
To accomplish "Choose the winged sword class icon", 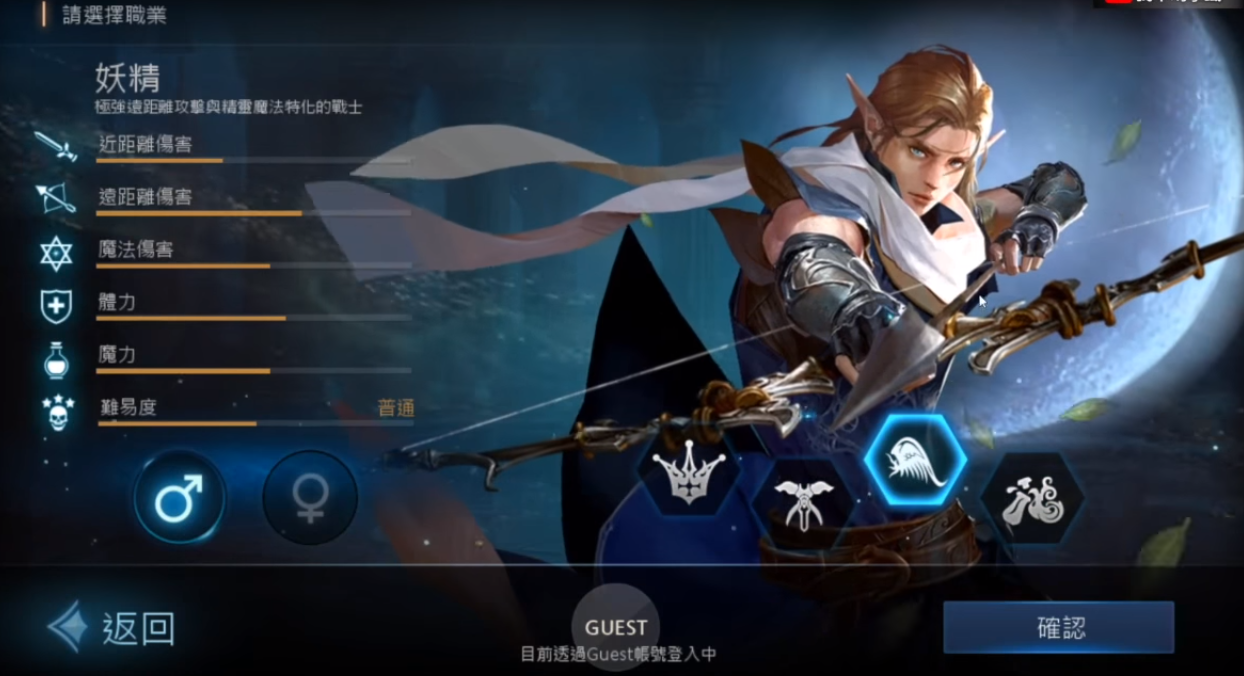I will [801, 504].
